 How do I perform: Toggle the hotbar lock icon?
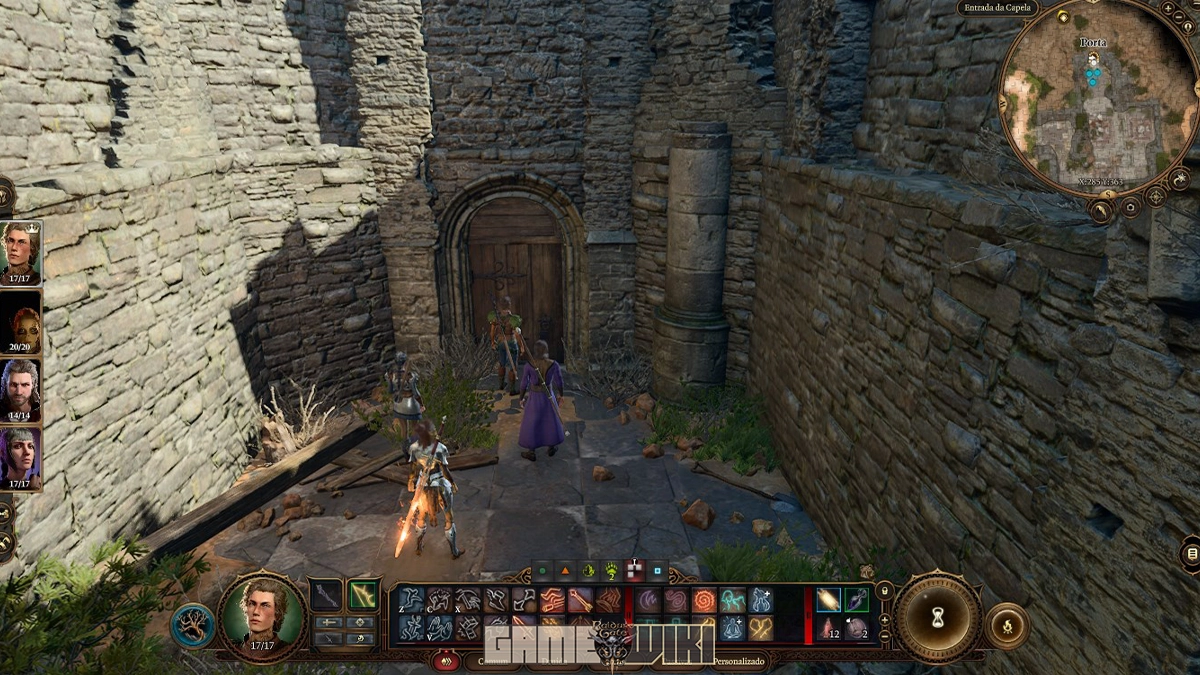(x=884, y=591)
